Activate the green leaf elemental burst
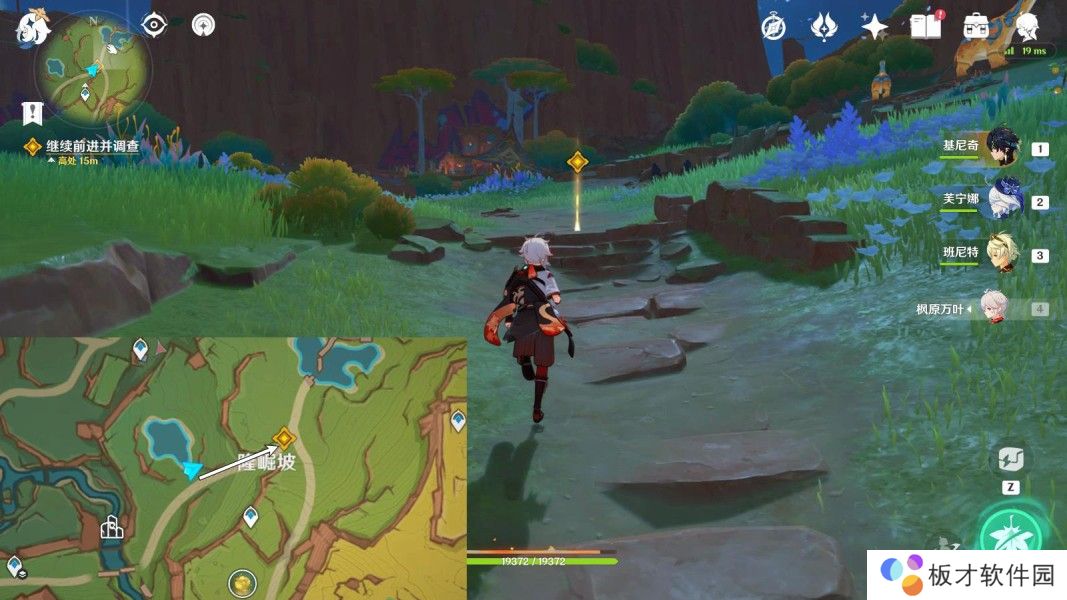This screenshot has height=600, width=1067. pos(1010,537)
